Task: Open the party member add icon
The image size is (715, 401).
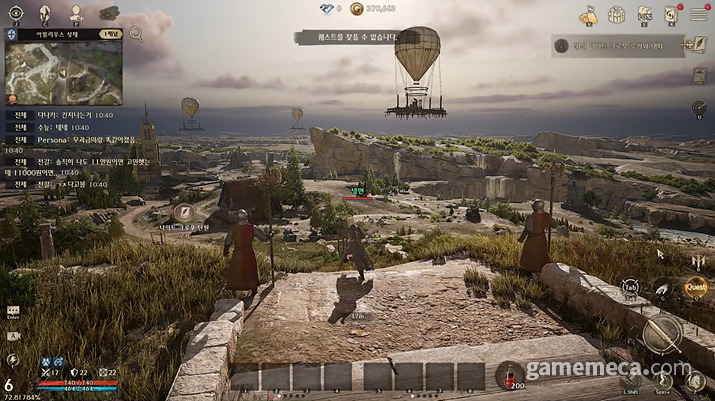Action: [x=77, y=14]
